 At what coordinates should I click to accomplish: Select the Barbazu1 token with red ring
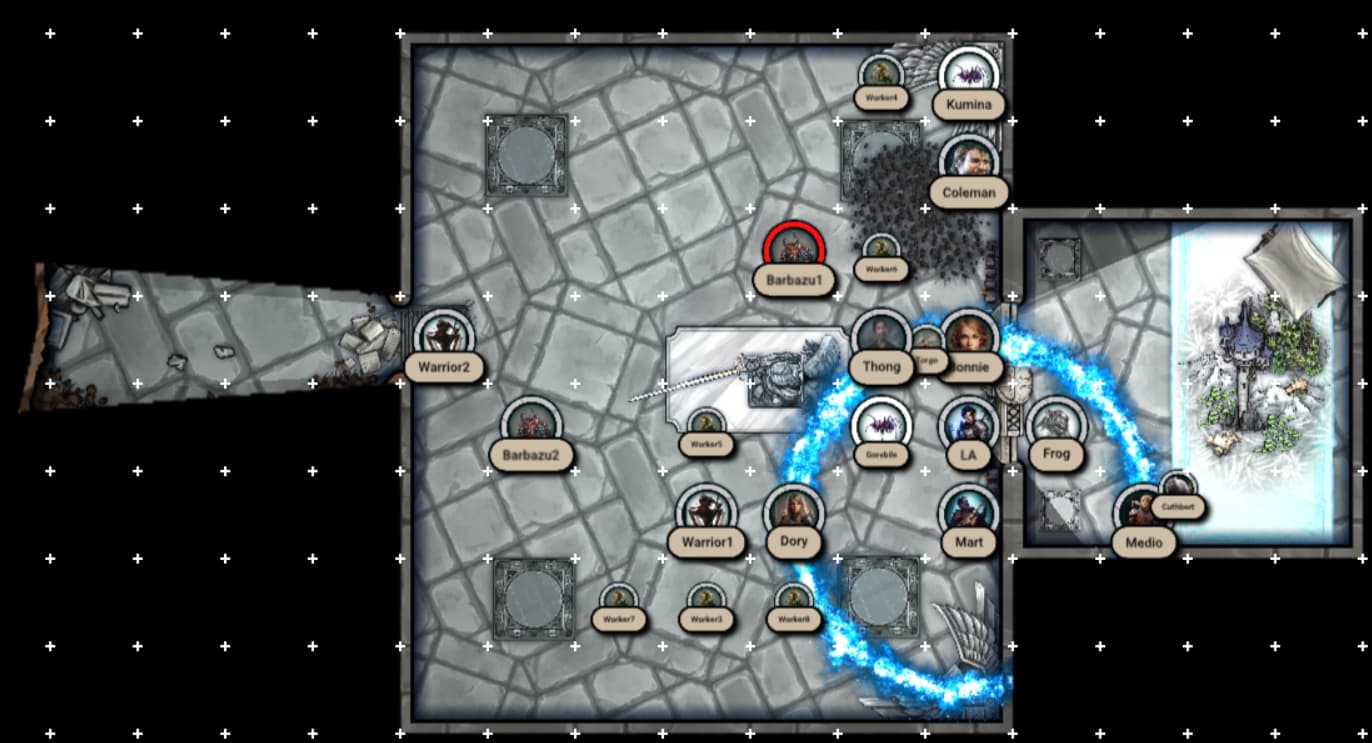pos(794,248)
